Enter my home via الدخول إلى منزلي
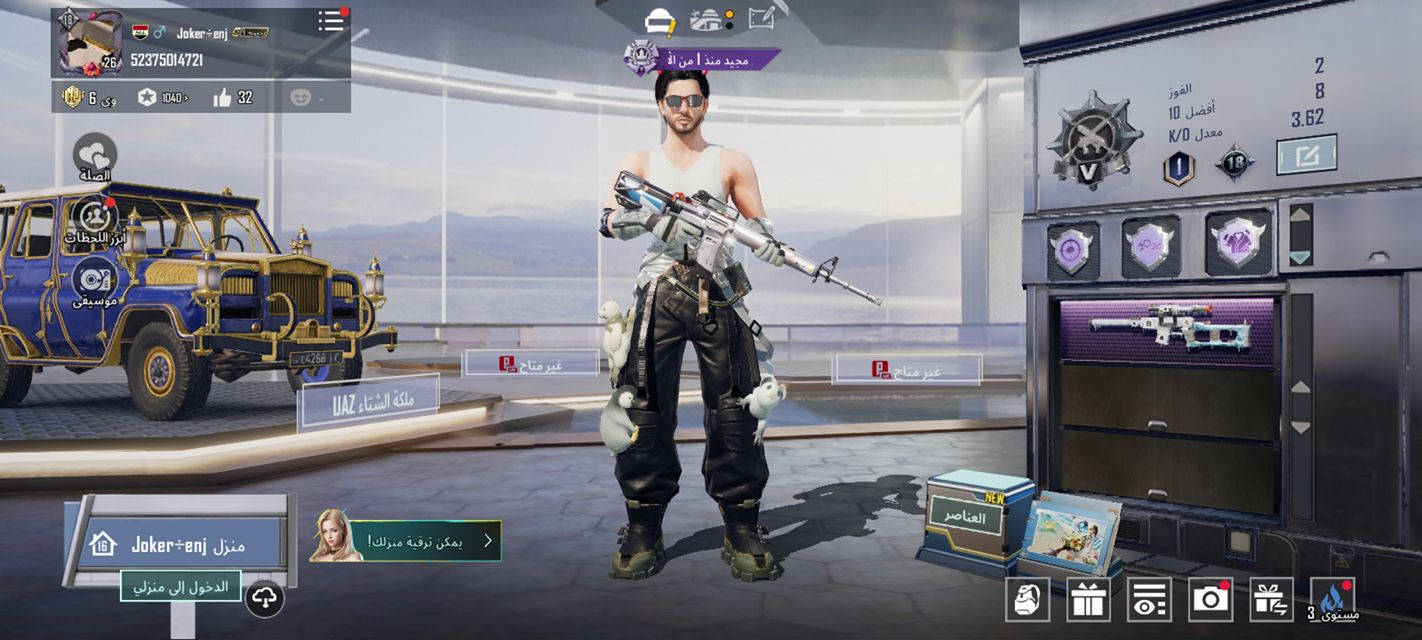The width and height of the screenshot is (1422, 640). 181,586
